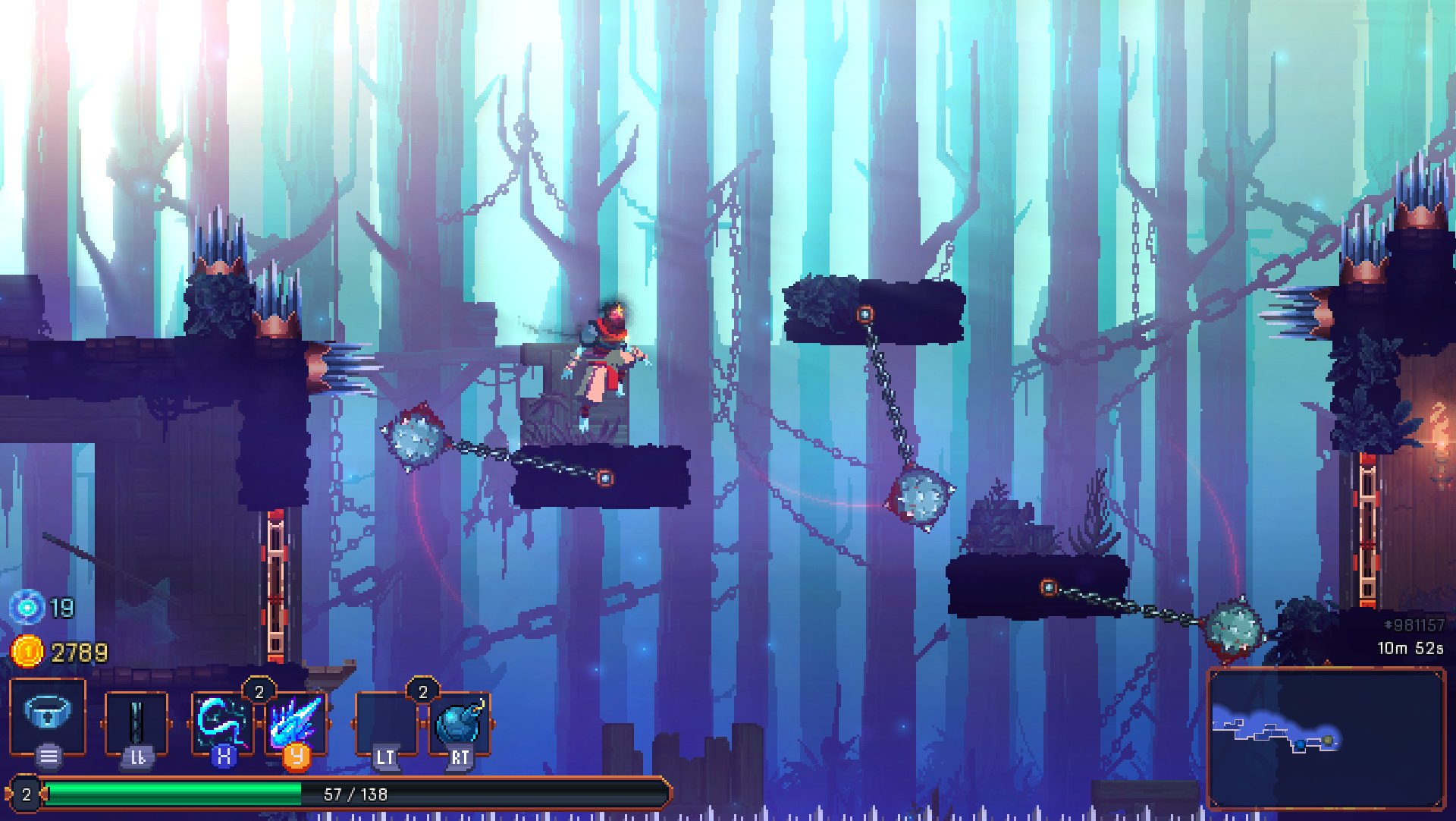Toggle the menu button below the amulet slot

(47, 756)
